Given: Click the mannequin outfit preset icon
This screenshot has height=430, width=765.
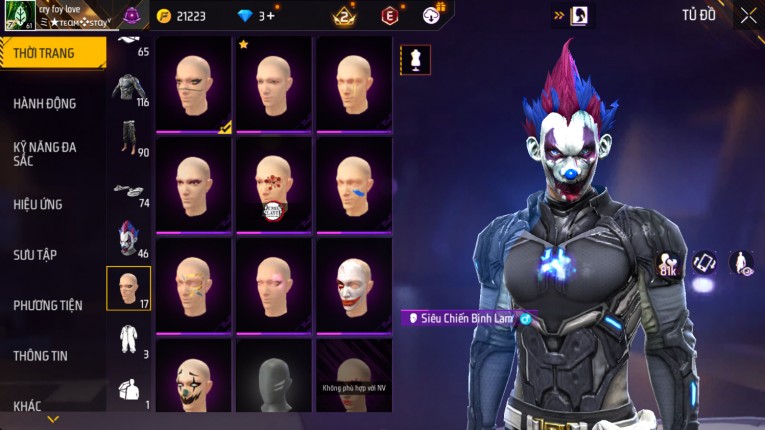Looking at the screenshot, I should click(417, 59).
